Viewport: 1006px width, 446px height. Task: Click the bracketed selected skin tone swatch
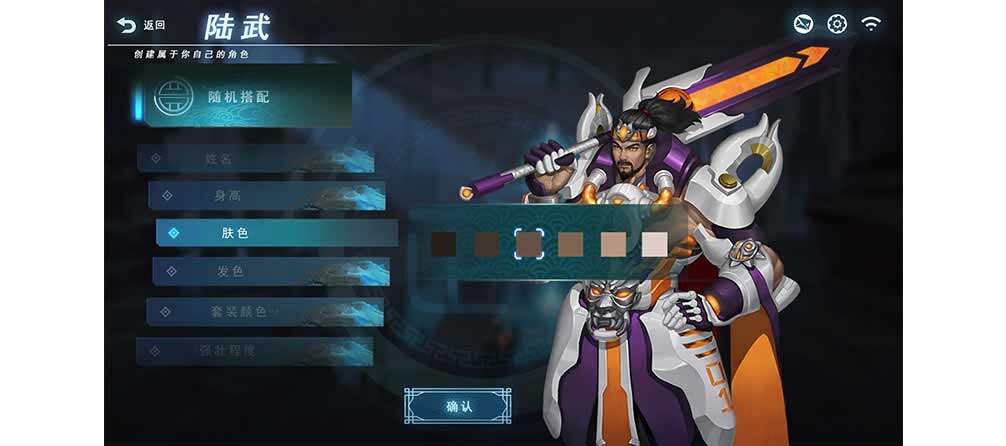pyautogui.click(x=528, y=243)
